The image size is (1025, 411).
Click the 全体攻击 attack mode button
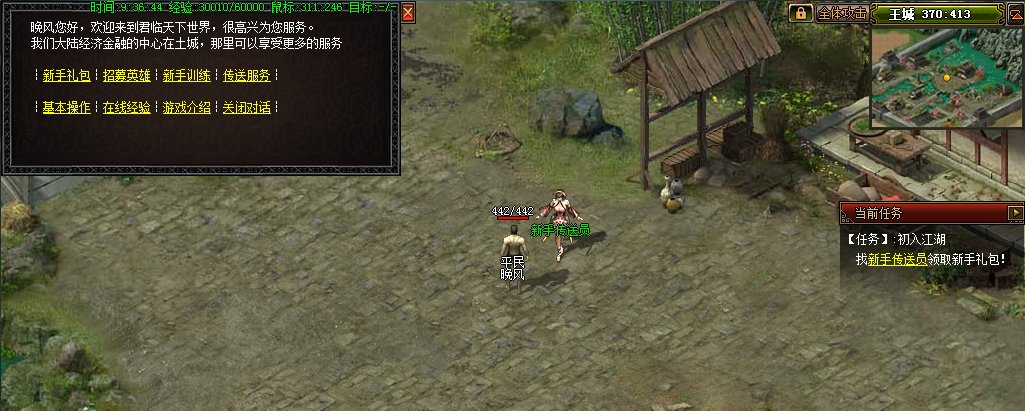tap(842, 14)
